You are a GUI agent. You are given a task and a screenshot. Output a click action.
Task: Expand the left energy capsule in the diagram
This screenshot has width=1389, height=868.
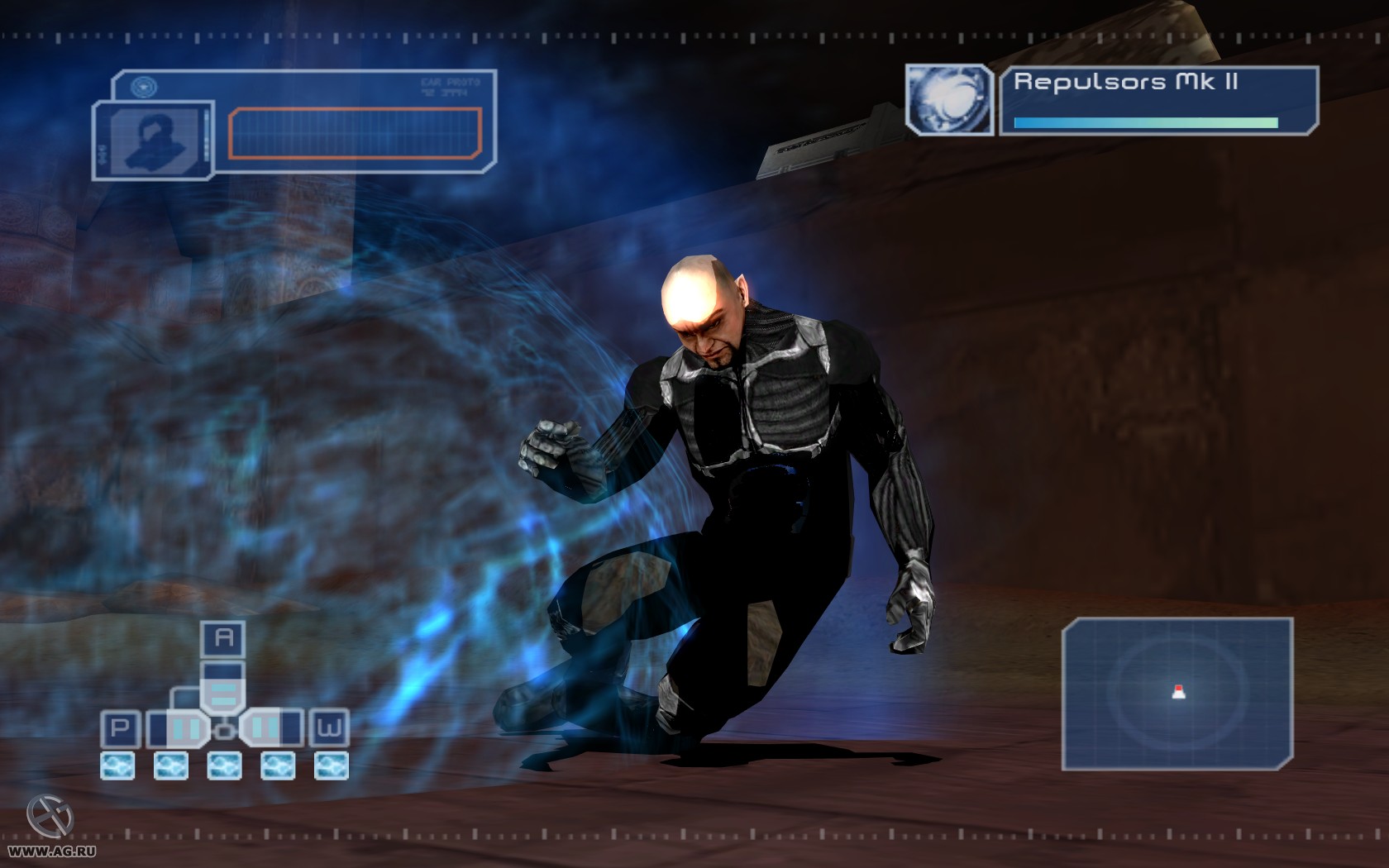click(185, 728)
